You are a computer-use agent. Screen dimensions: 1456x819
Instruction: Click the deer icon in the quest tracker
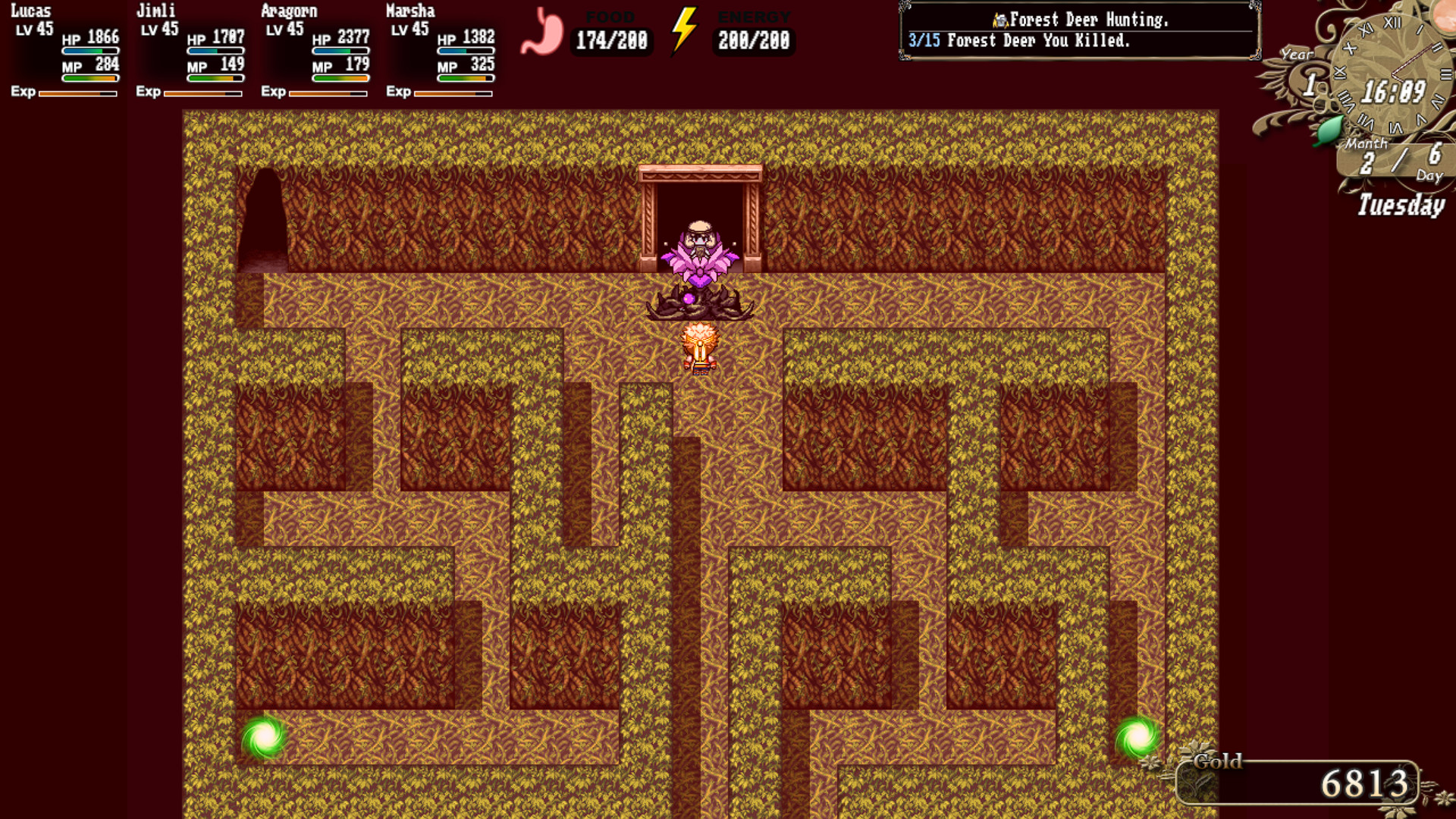pos(1003,19)
